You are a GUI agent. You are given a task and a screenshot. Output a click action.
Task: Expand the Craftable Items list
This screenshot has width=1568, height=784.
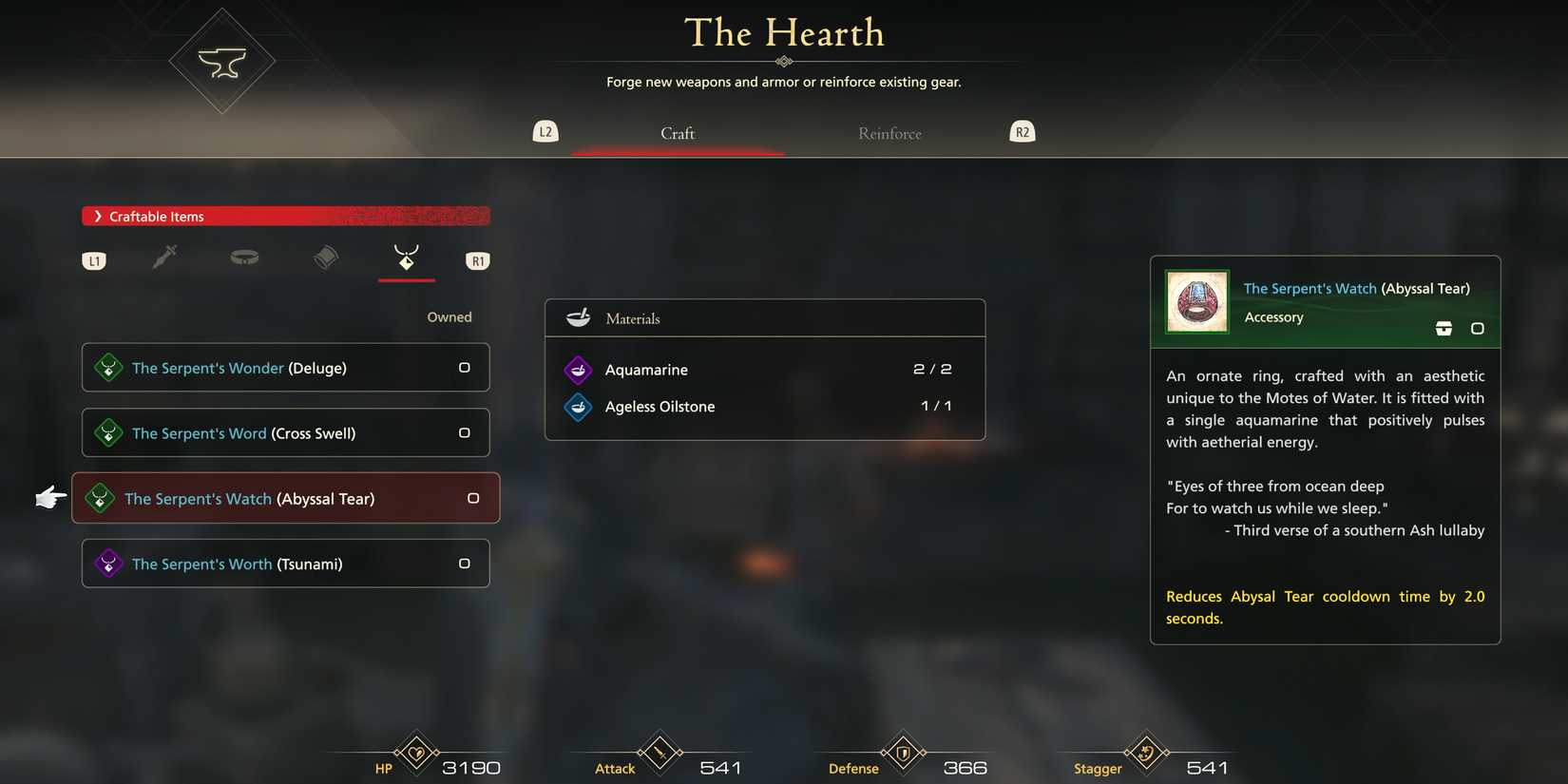coord(285,216)
